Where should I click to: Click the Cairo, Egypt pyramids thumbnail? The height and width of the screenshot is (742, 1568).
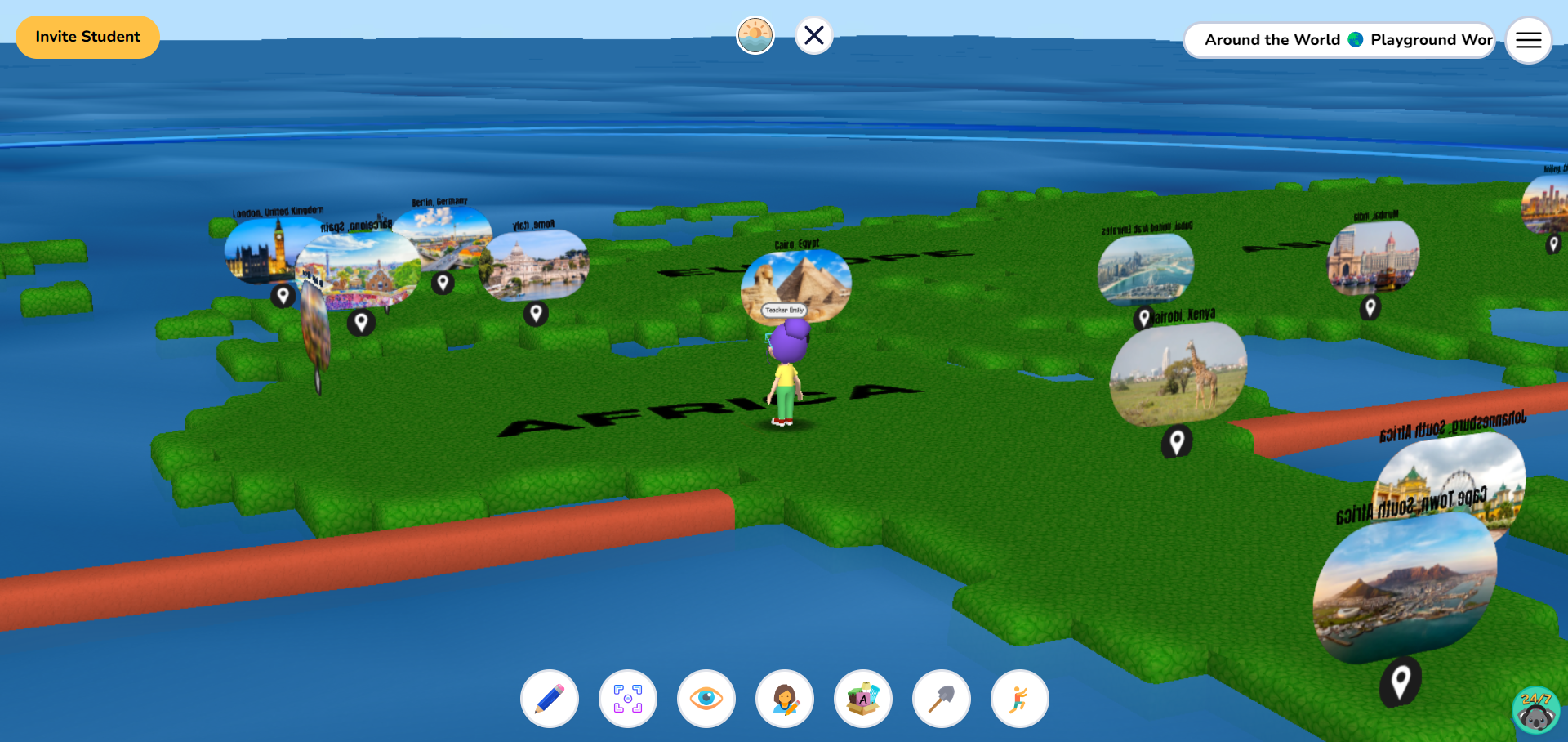[x=796, y=278]
